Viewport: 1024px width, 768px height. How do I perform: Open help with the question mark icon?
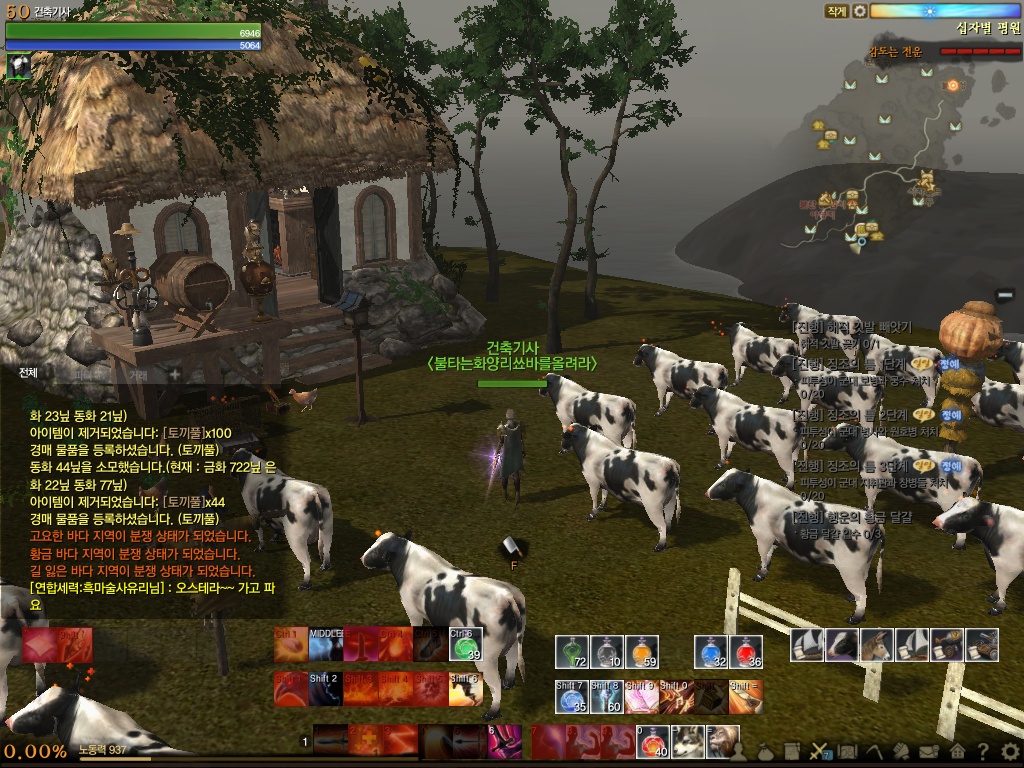click(983, 752)
